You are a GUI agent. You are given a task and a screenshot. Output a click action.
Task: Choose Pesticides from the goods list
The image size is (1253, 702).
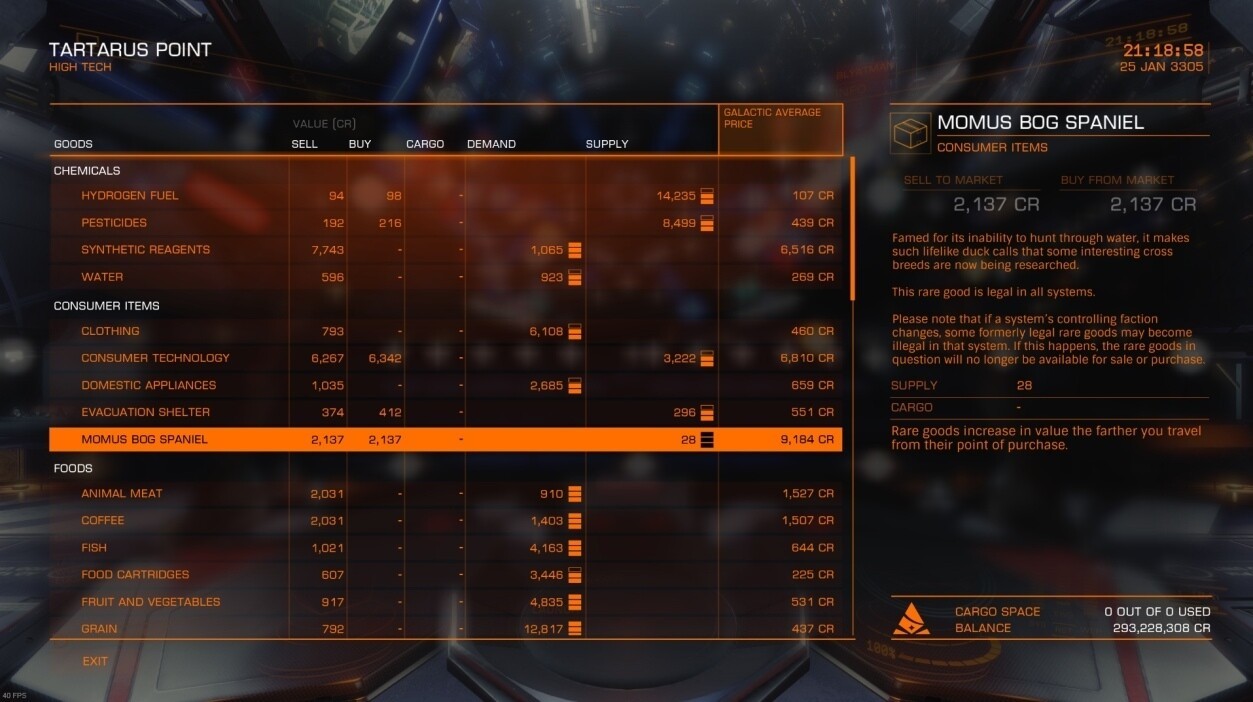(x=114, y=223)
